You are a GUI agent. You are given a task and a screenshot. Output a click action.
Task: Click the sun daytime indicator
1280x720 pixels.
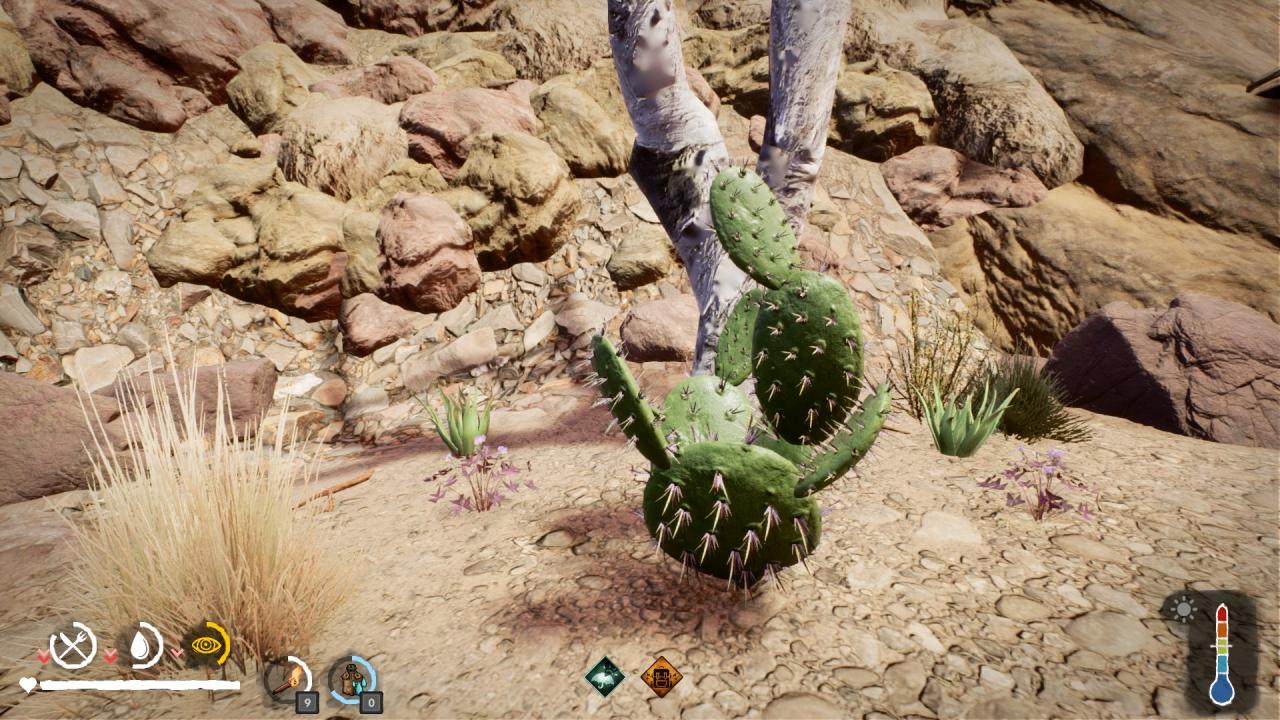click(1183, 608)
